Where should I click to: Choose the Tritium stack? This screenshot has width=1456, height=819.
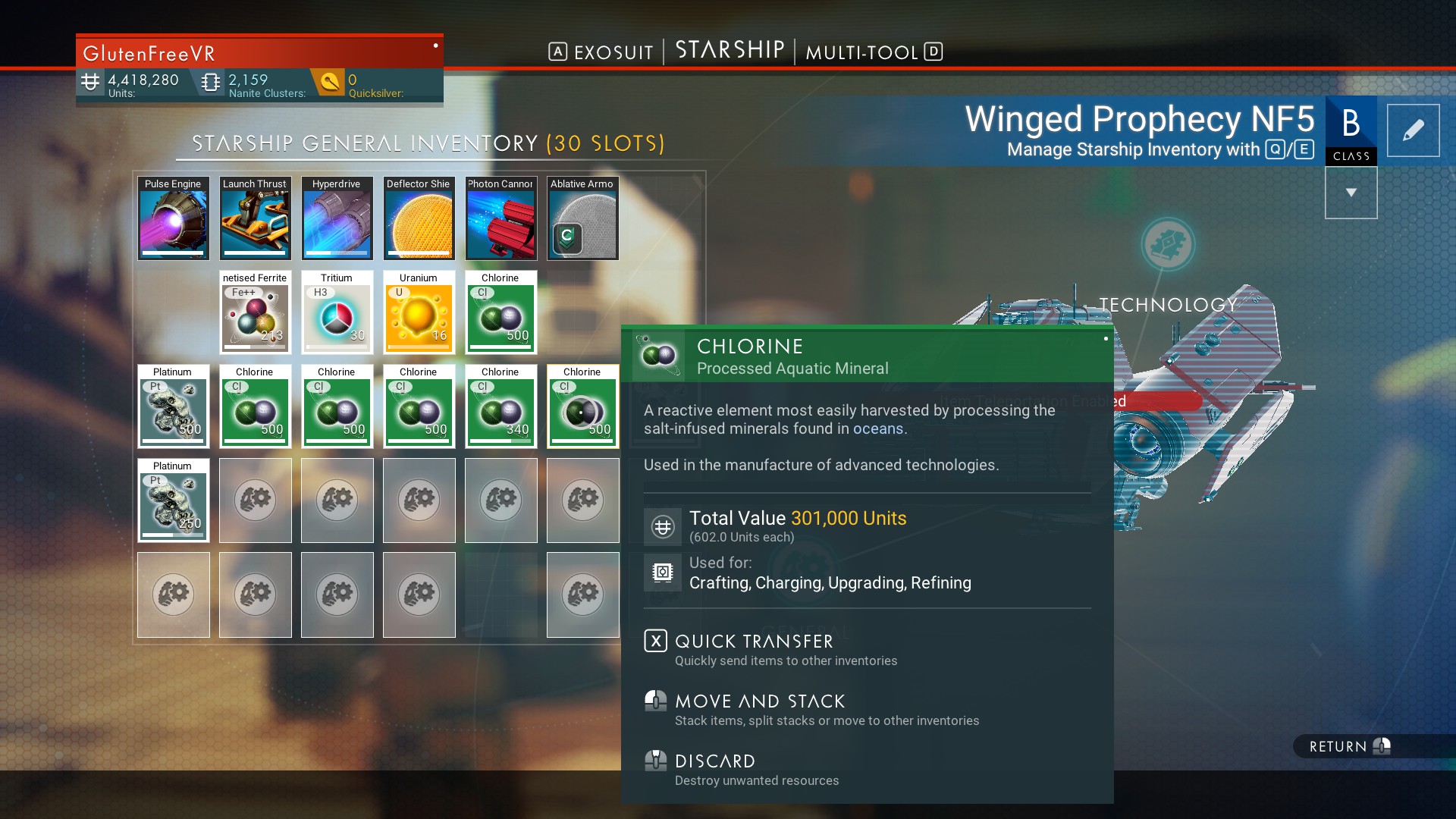[337, 312]
